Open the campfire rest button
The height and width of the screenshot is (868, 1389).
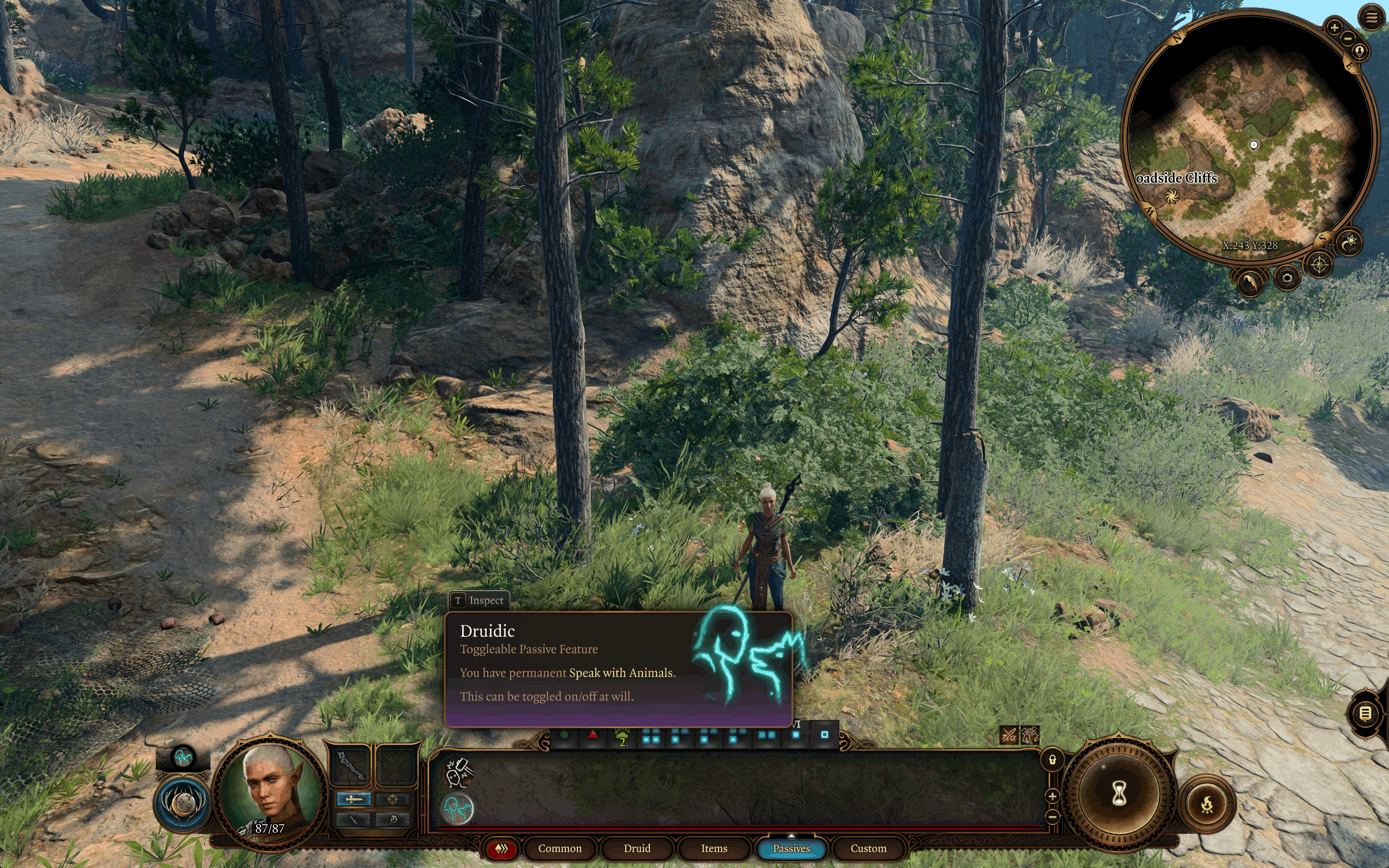1207,805
